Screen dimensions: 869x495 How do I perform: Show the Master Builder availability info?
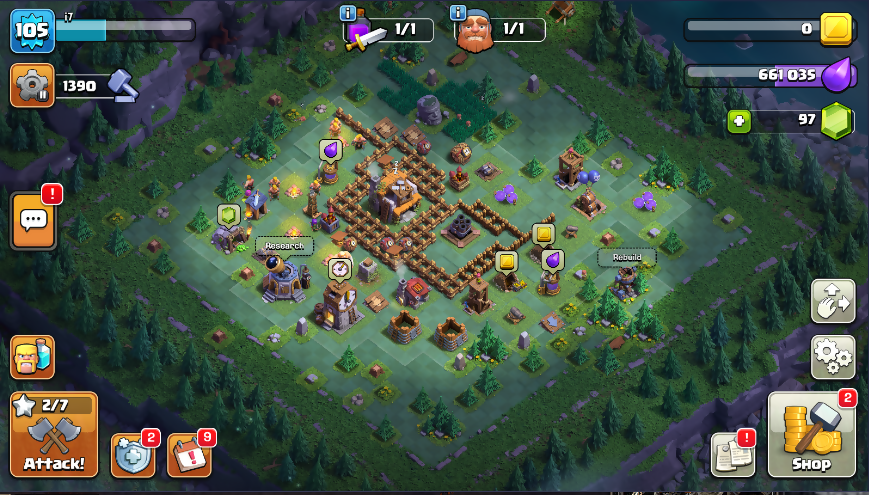coord(458,13)
